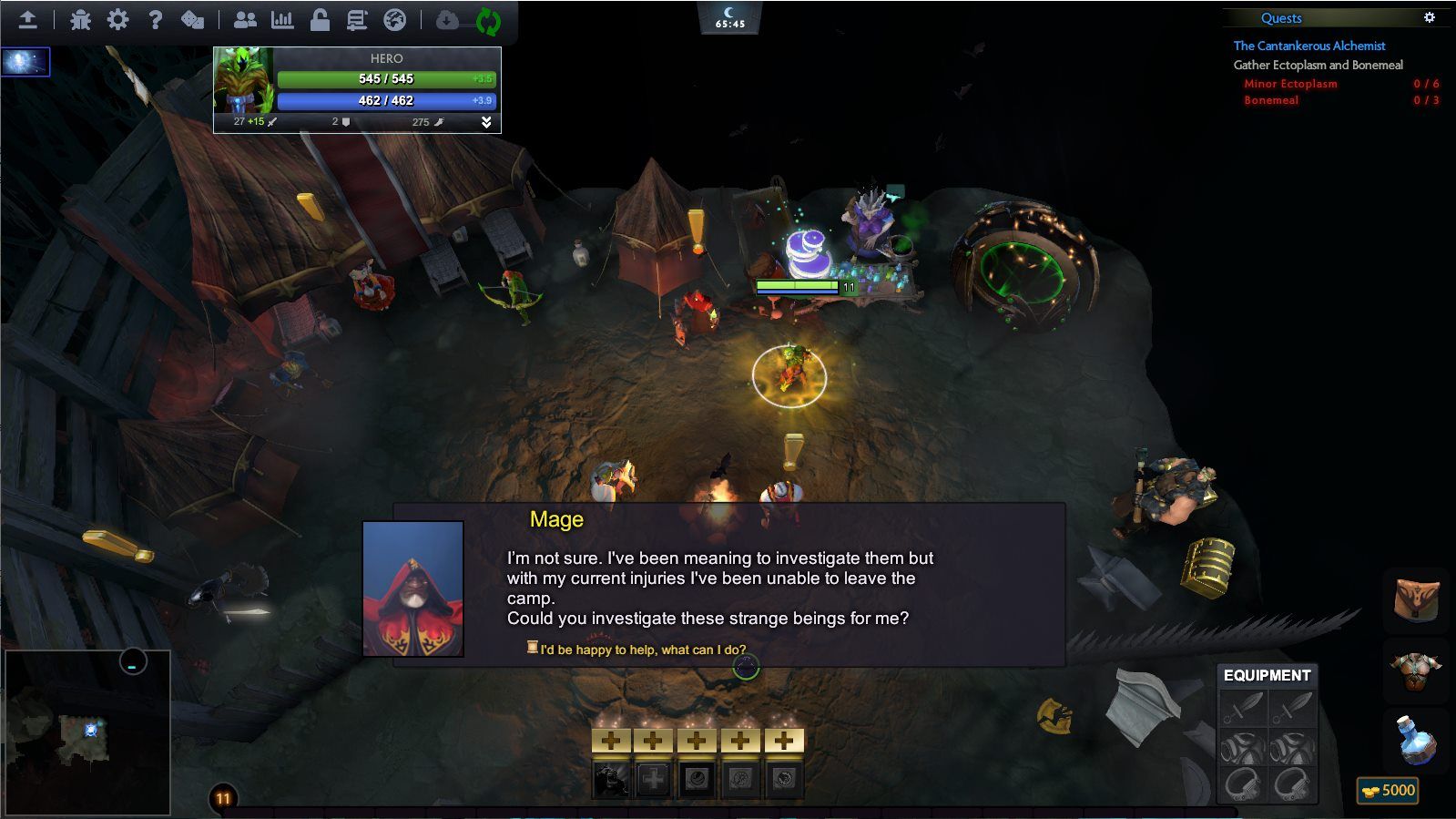Open the gear settings in the top toolbar
The image size is (1456, 819).
117,19
